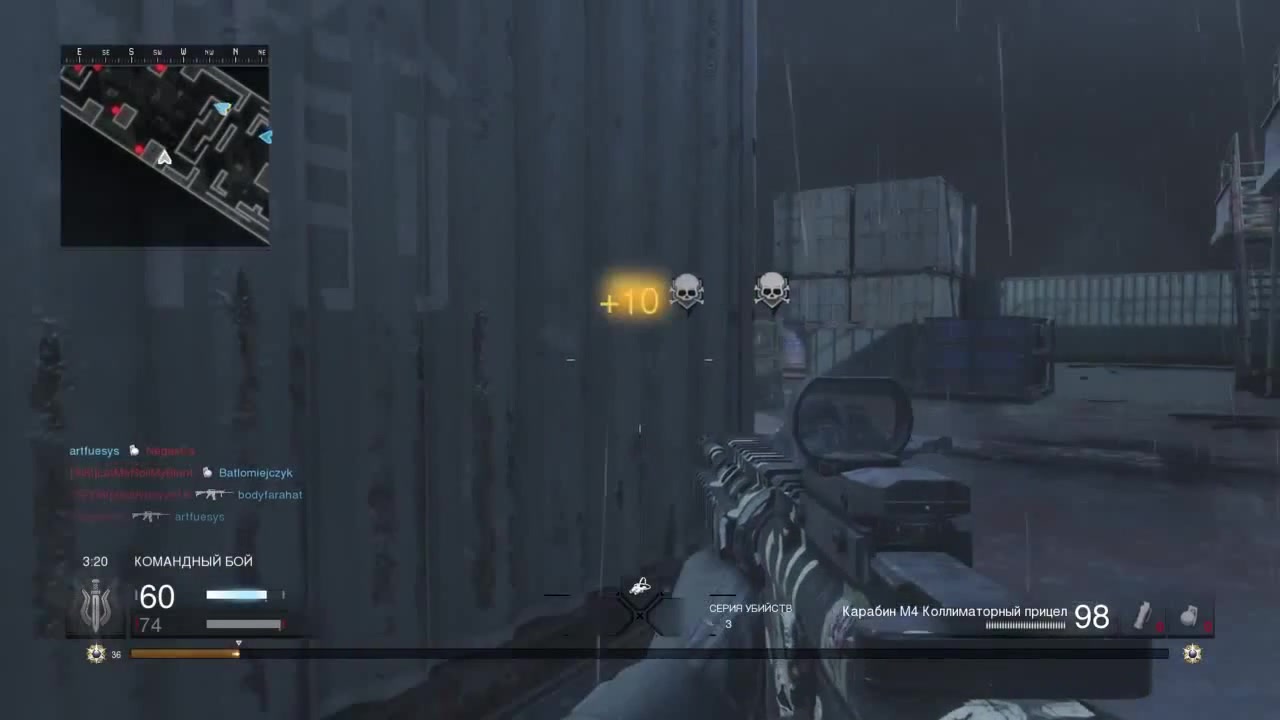Select the dagger team emblem on scoreboard
Viewport: 1280px width, 720px height.
click(95, 605)
